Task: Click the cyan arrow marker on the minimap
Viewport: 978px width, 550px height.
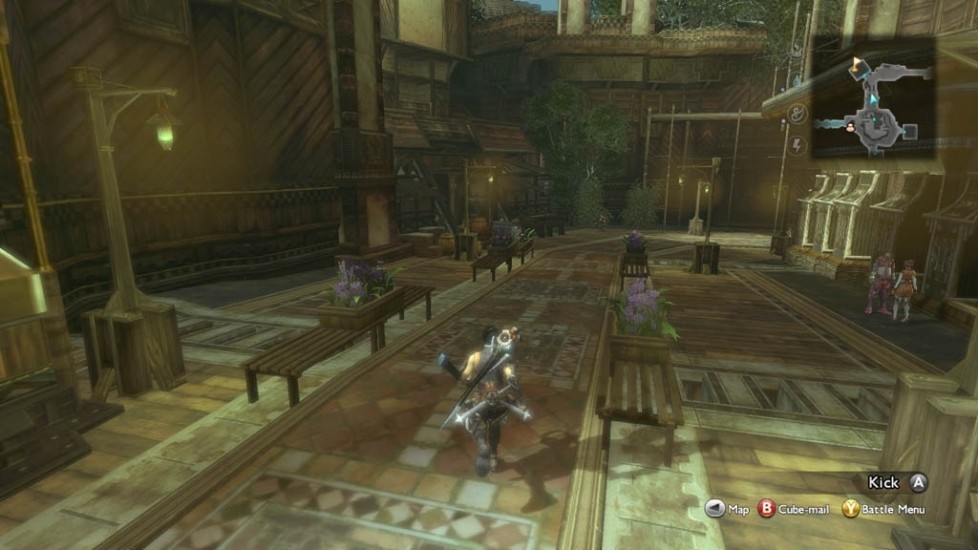Action: coord(873,100)
